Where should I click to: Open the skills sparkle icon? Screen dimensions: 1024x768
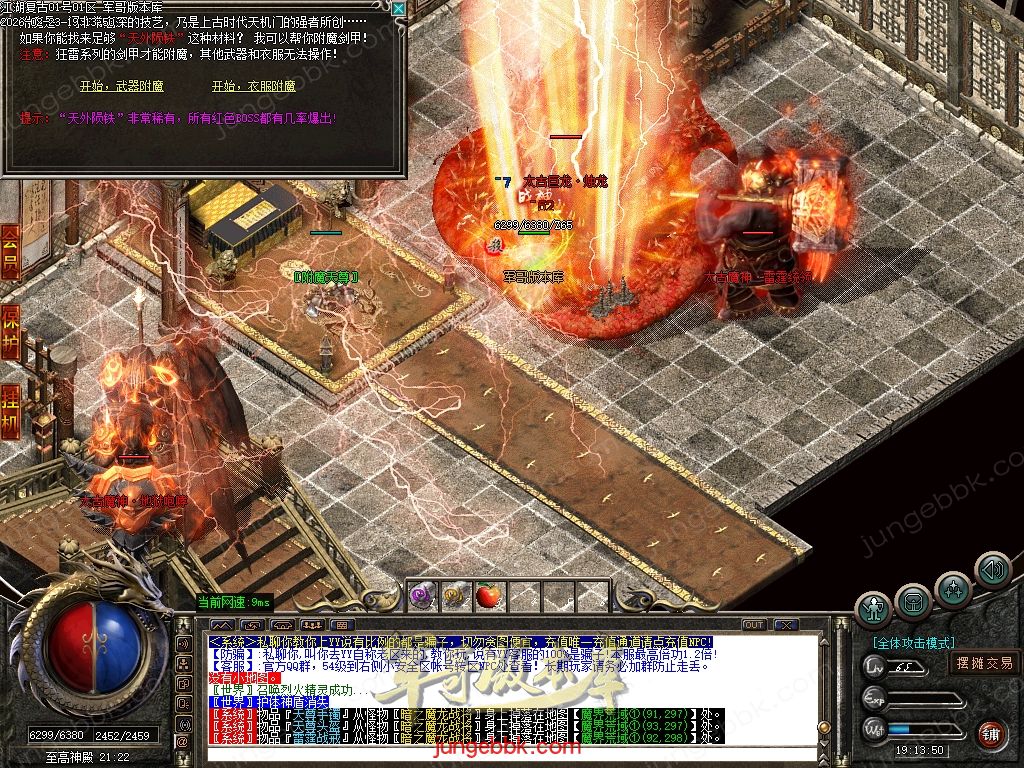tap(953, 588)
